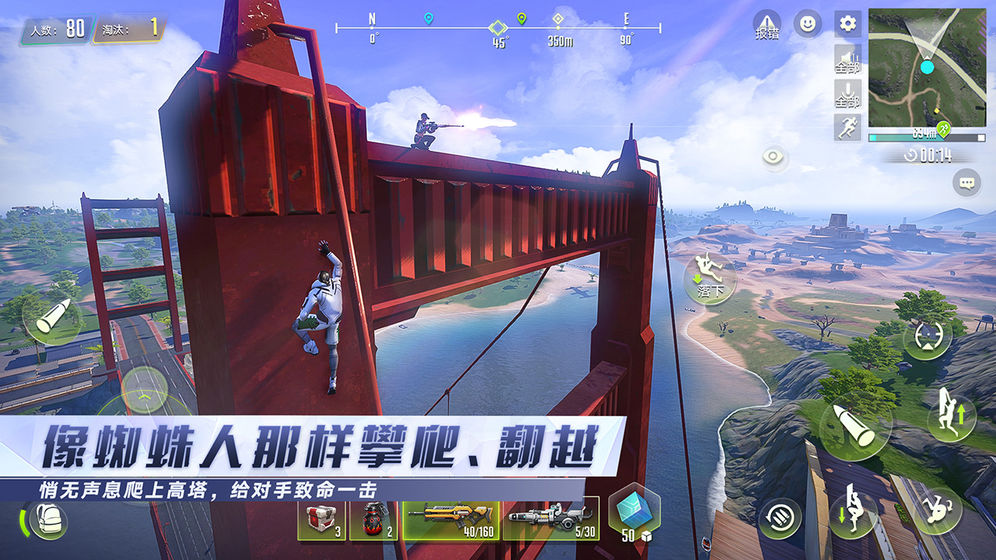Open the settings gear menu
Screen dimensions: 996x560
(848, 23)
